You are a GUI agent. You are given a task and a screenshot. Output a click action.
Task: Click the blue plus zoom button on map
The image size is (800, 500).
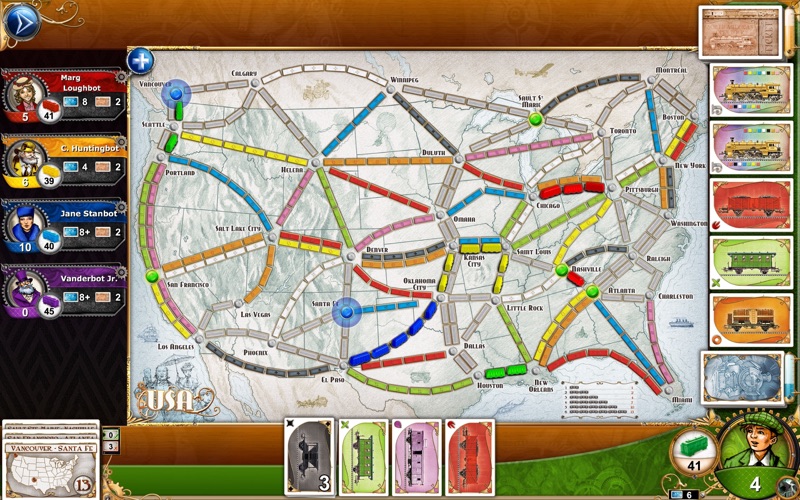pyautogui.click(x=141, y=60)
